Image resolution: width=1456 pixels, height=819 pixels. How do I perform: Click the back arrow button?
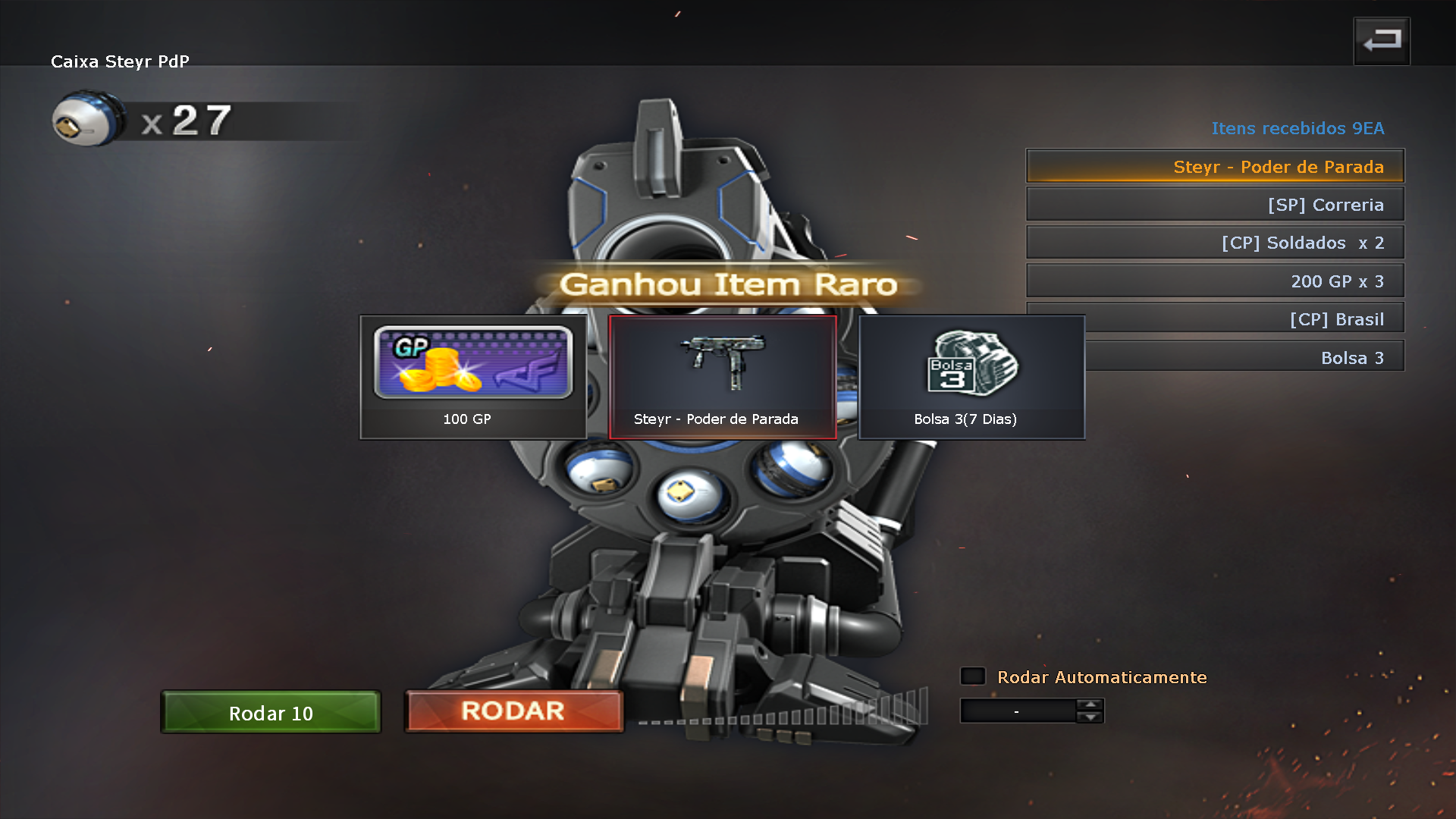[x=1381, y=41]
